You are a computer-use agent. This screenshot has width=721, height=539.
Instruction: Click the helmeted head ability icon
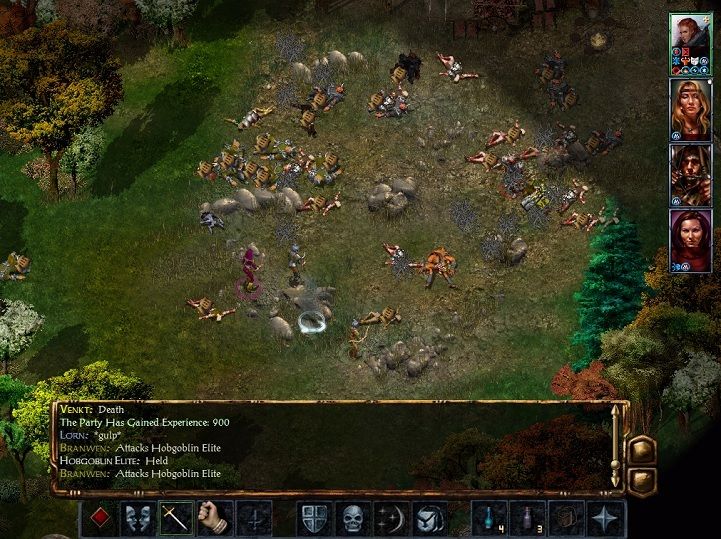431,519
